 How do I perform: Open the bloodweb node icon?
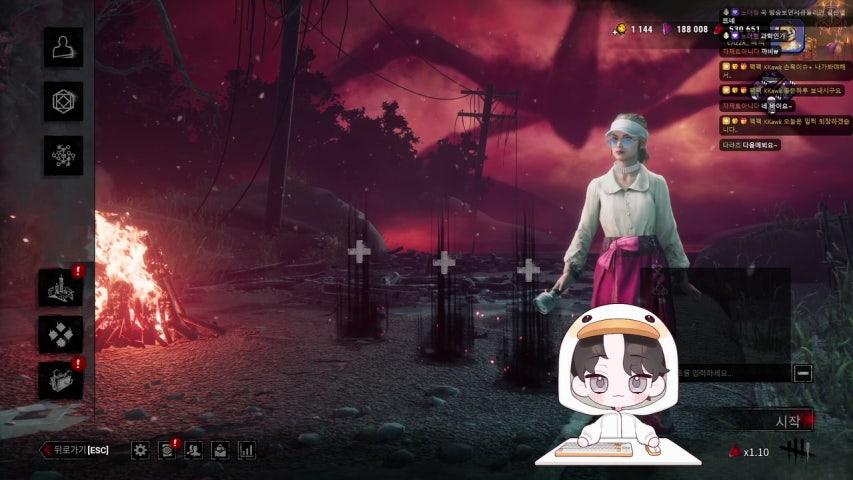[x=63, y=156]
